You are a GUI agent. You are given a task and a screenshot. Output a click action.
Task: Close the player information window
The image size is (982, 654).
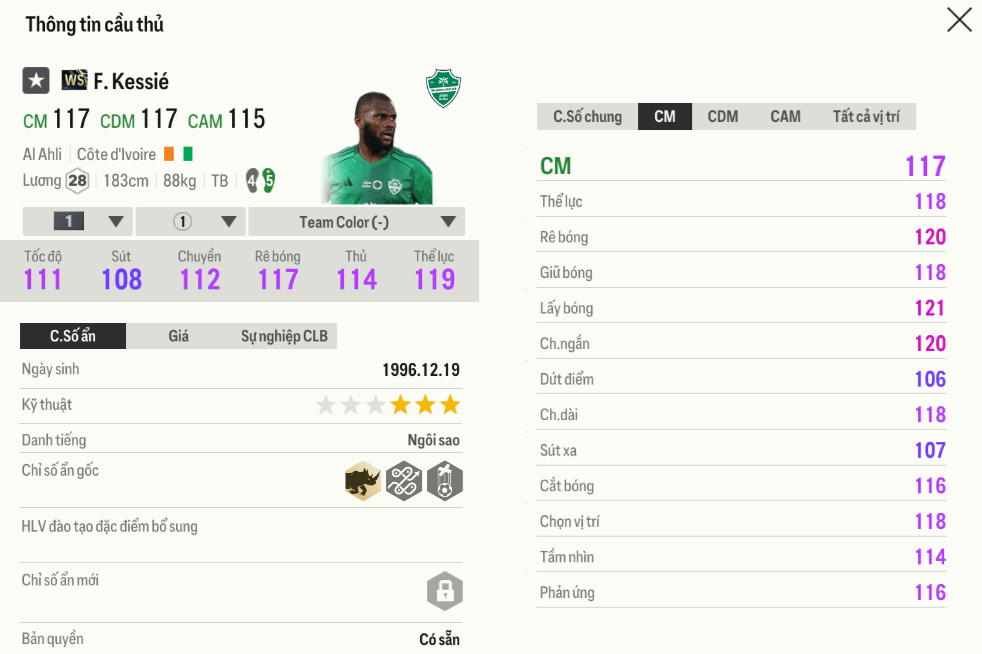pos(959,20)
